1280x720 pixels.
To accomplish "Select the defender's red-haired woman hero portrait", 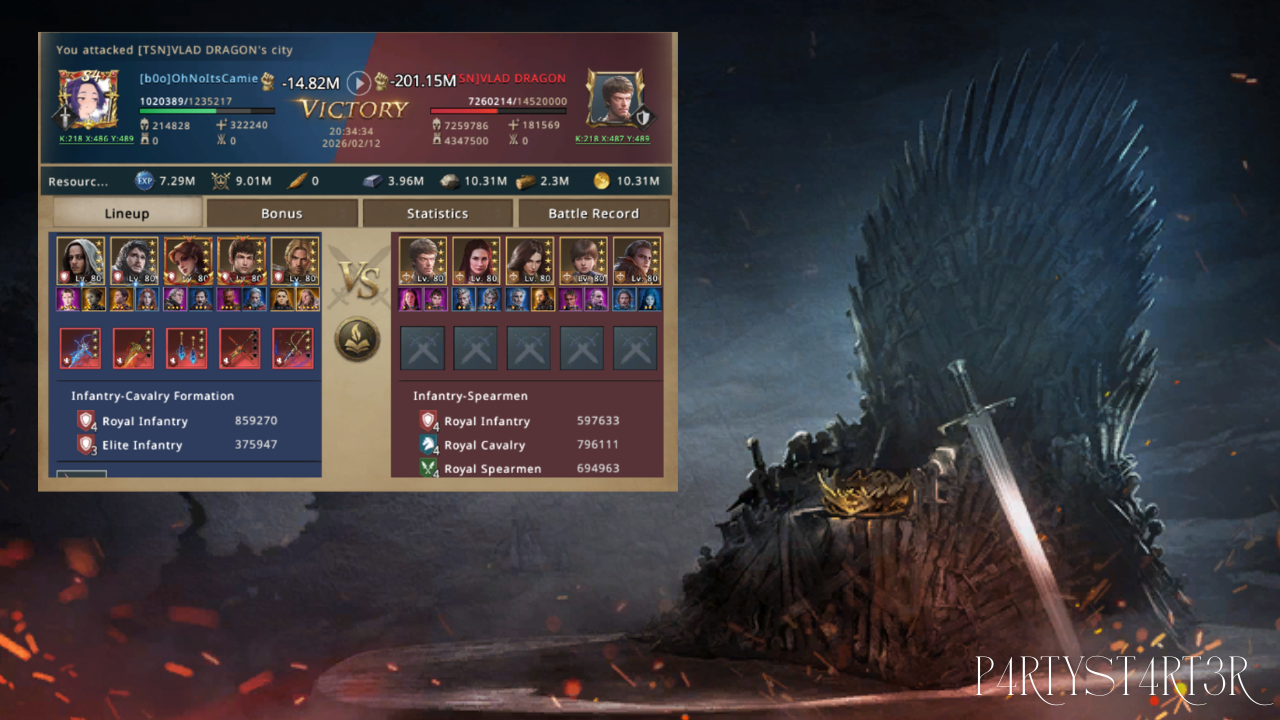I will (x=476, y=261).
